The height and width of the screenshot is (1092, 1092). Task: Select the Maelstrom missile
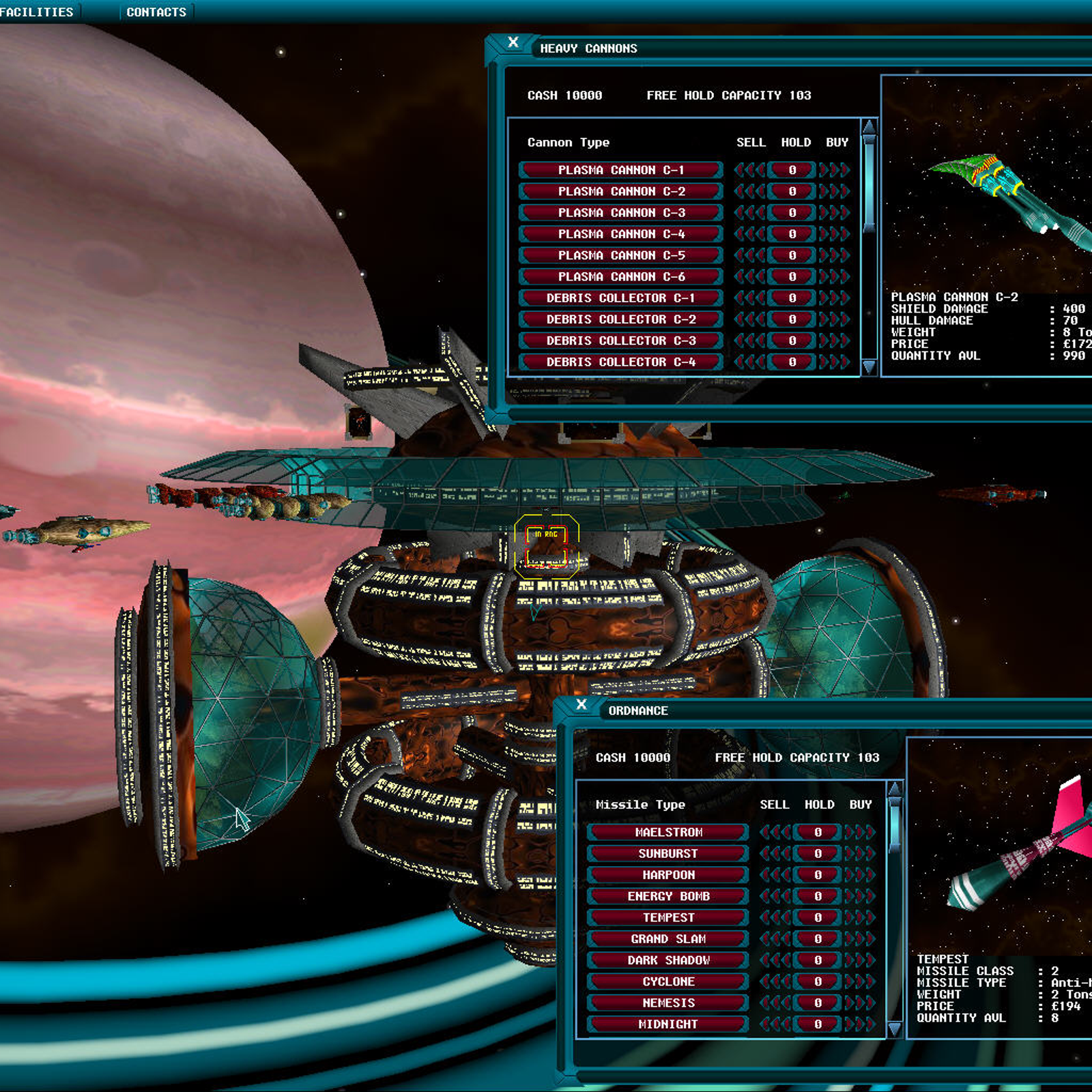(x=668, y=833)
